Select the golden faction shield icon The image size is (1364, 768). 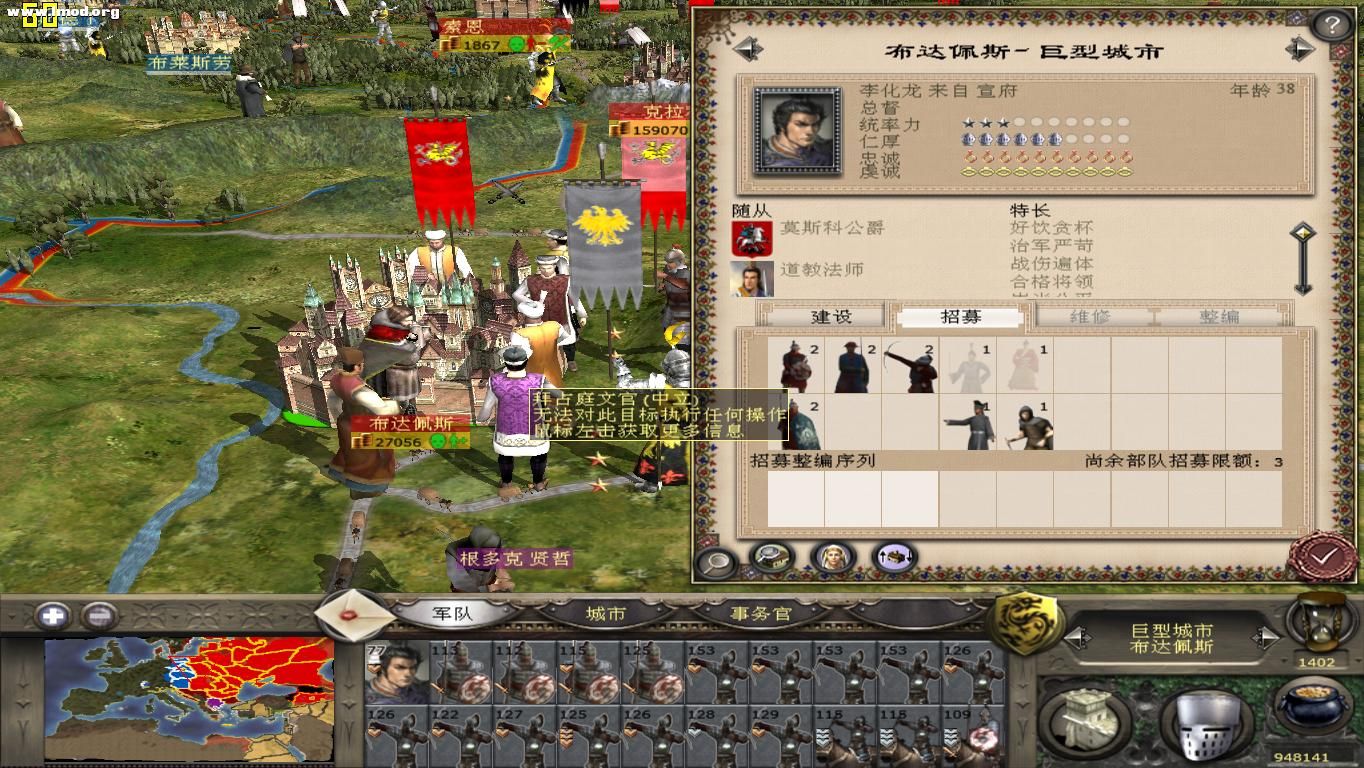click(1024, 618)
